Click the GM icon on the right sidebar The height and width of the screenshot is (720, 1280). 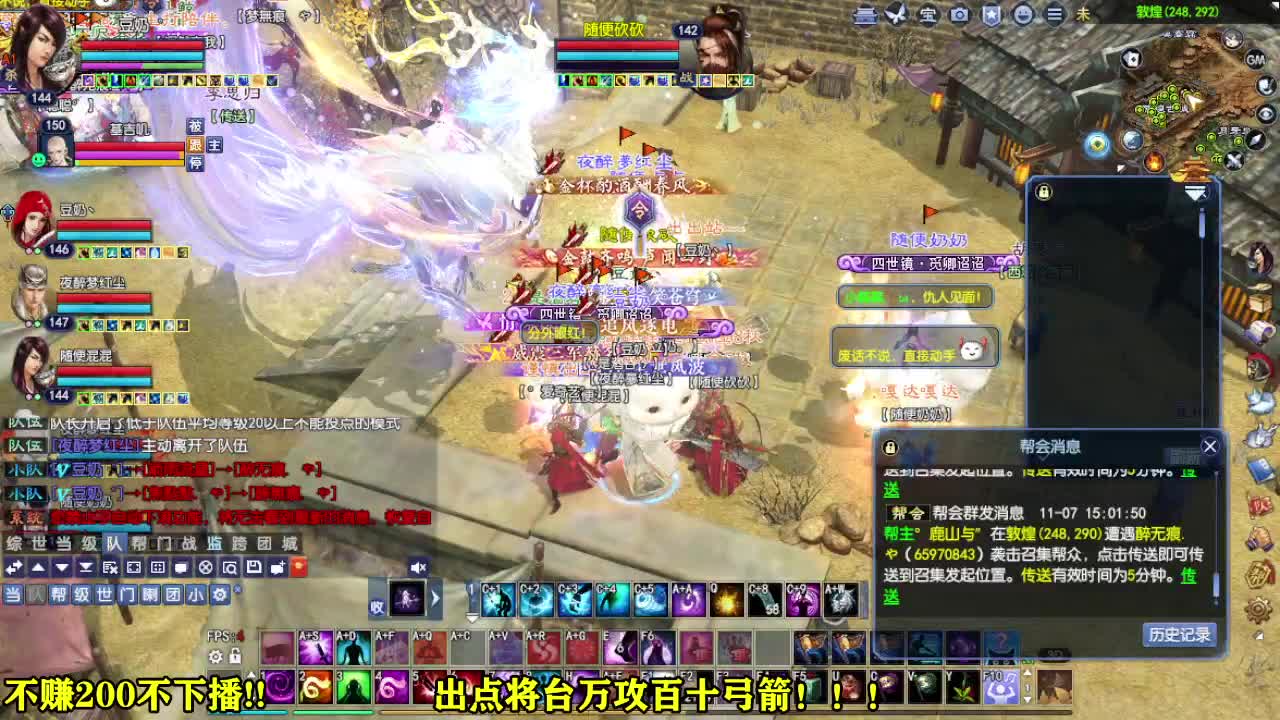(x=1257, y=60)
